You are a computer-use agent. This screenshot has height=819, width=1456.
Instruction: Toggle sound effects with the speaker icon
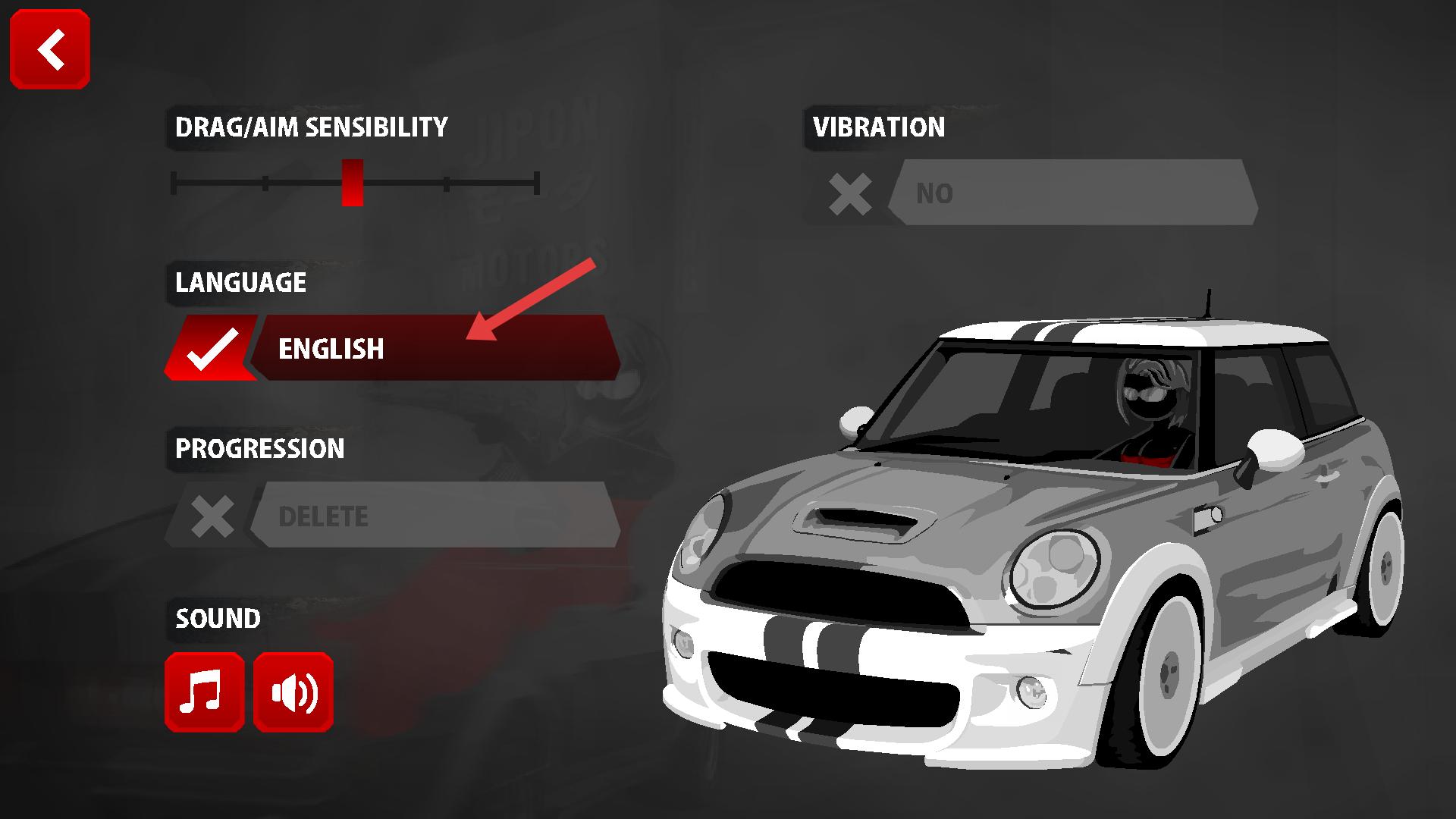click(x=293, y=692)
